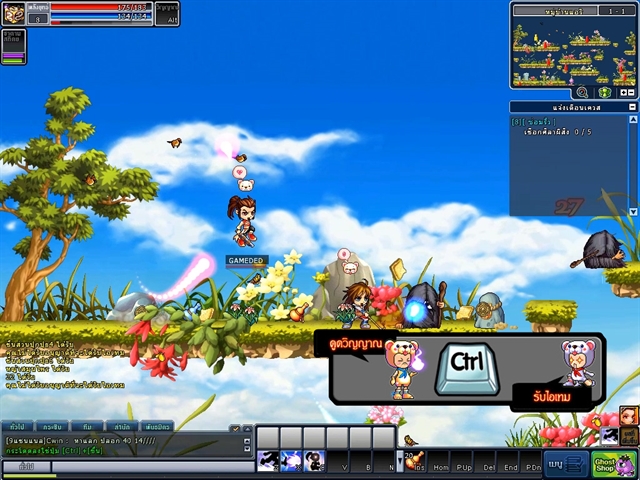The width and height of the screenshot is (640, 480).
Task: Click the quest panel scroll-down arrow
Action: [x=632, y=211]
